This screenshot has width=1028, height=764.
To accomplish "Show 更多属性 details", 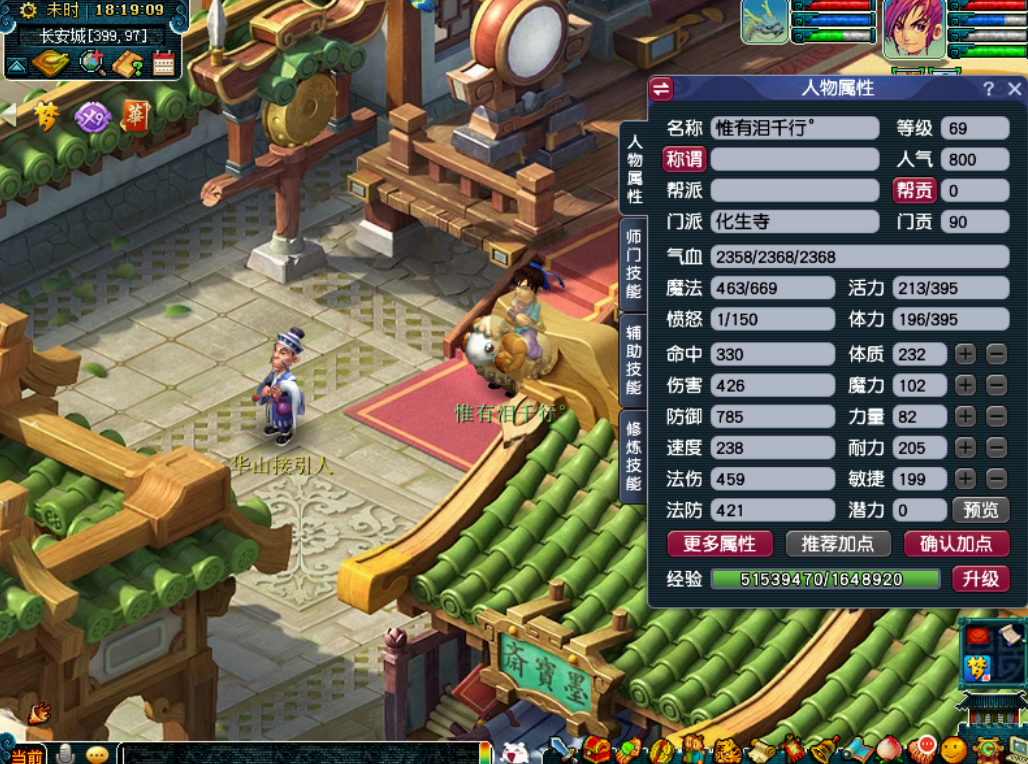I will click(x=720, y=544).
